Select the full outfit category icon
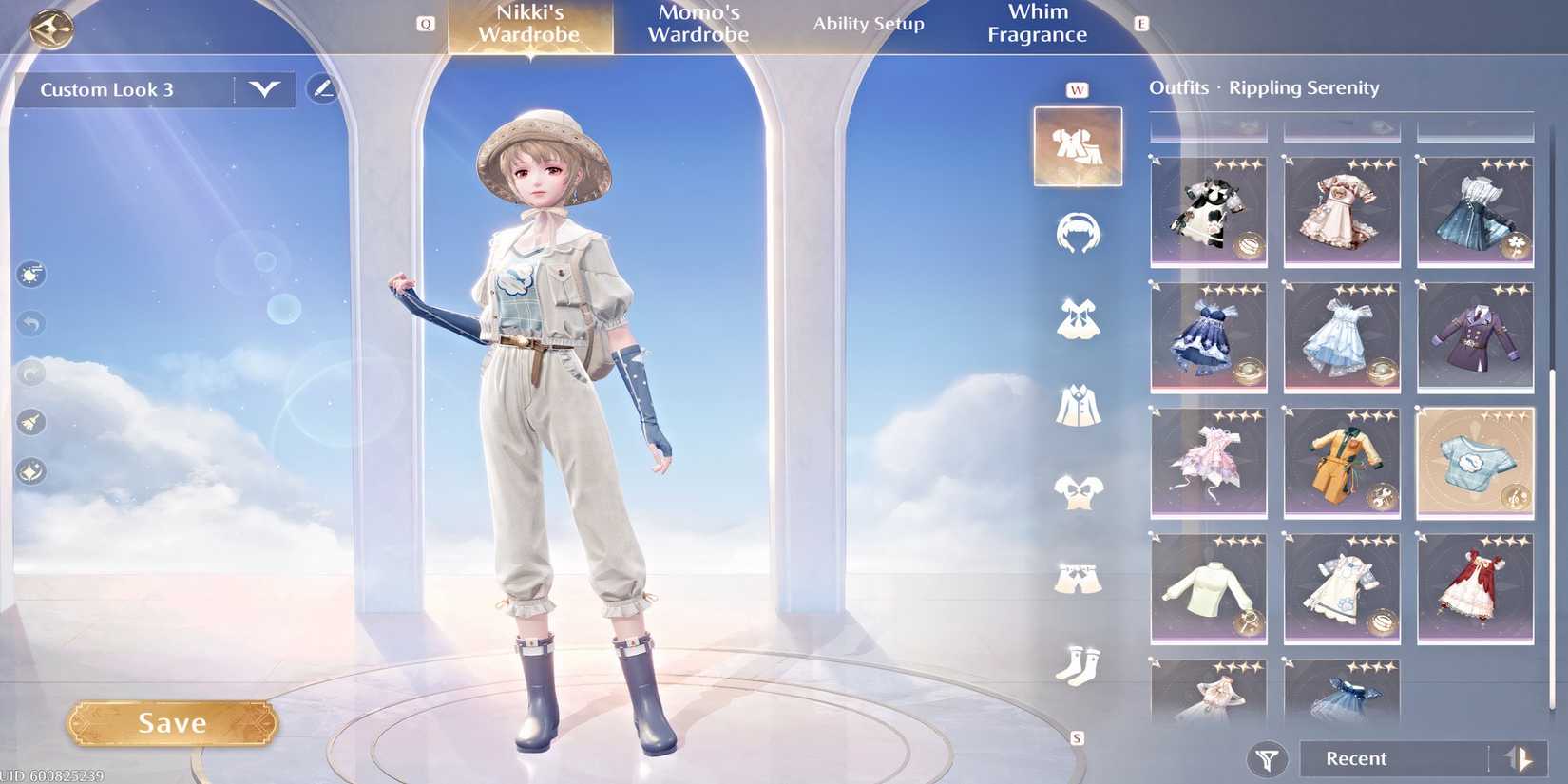The height and width of the screenshot is (784, 1568). tap(1078, 147)
